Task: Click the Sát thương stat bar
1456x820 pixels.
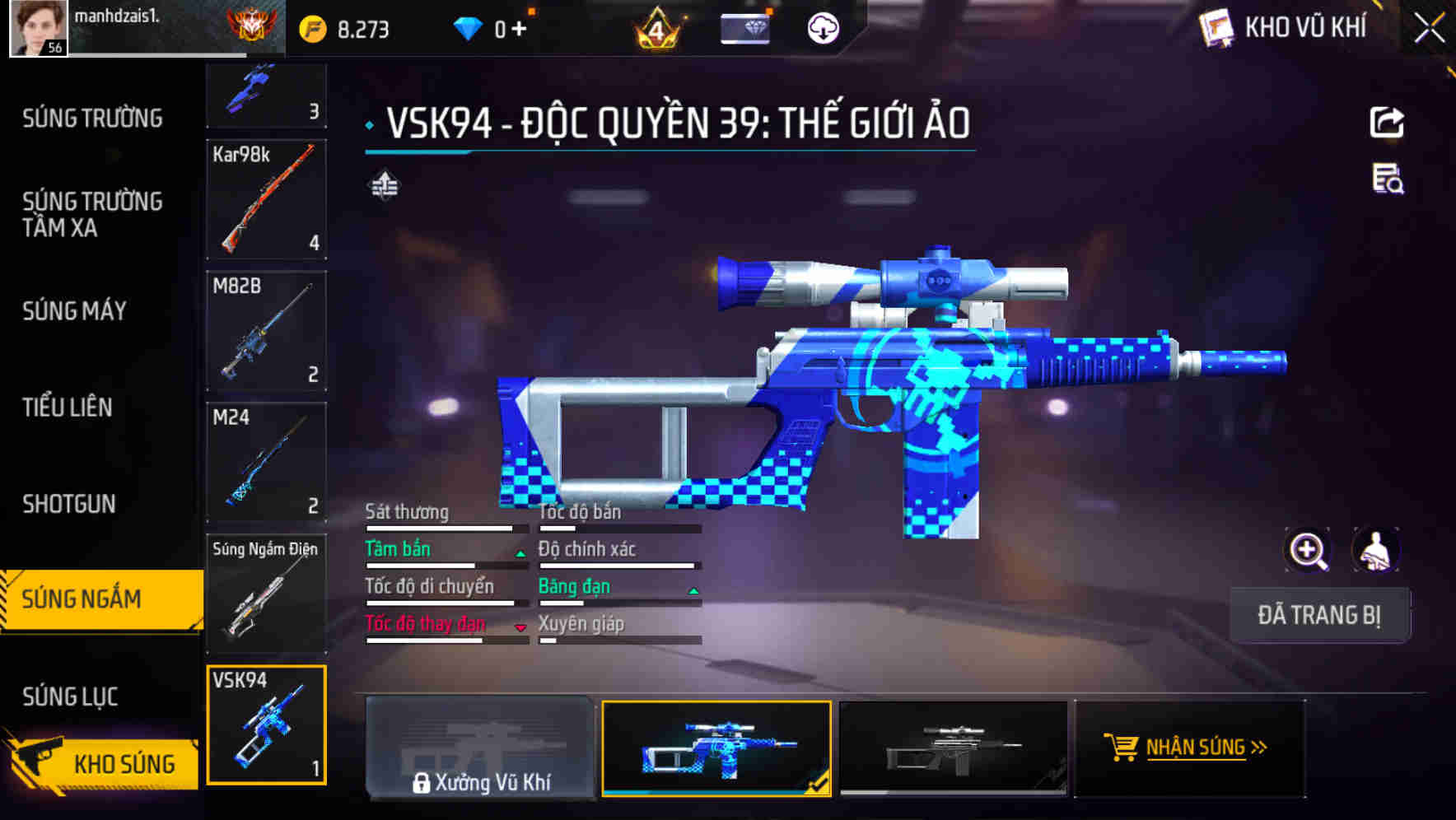Action: coord(446,528)
